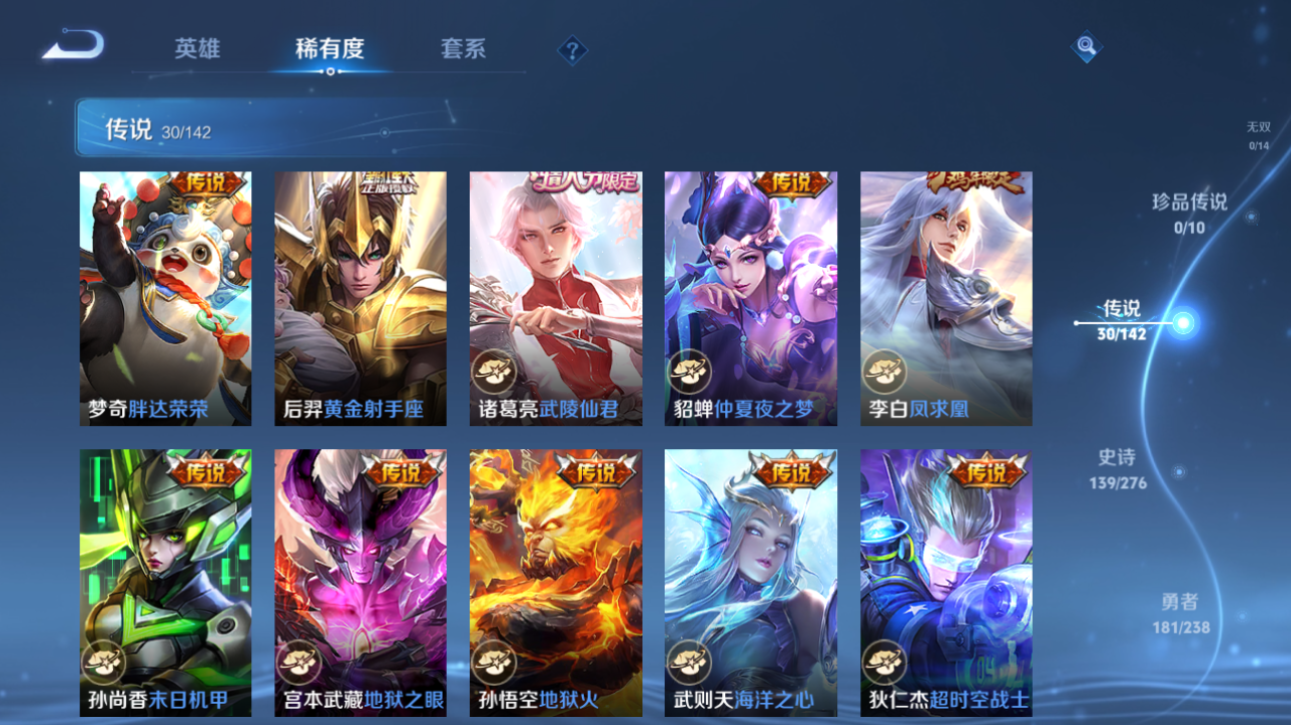Open the diamond help icon beside the tabs

(x=571, y=50)
